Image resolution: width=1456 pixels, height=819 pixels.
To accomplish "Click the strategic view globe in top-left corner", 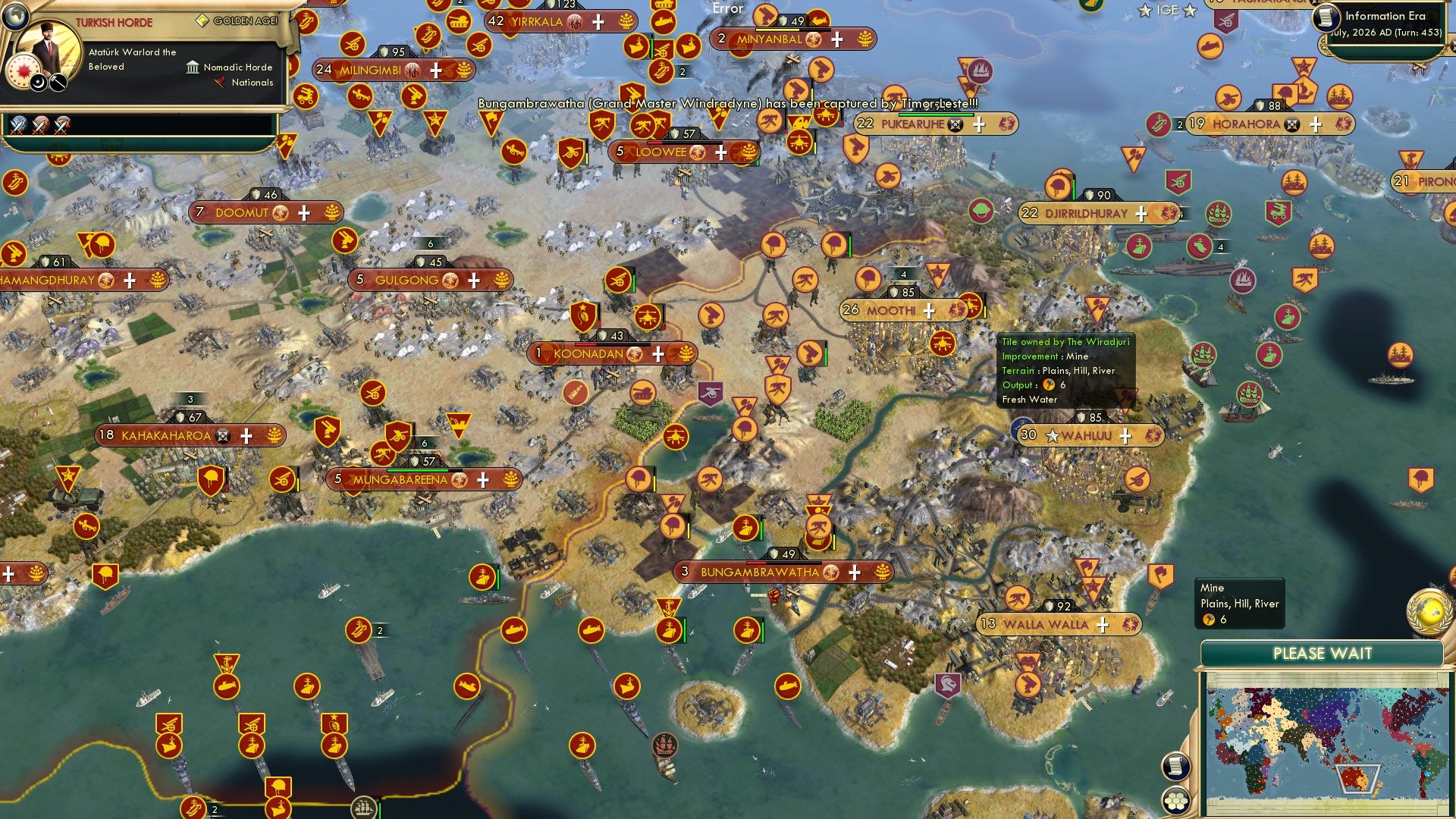I will click(15, 16).
